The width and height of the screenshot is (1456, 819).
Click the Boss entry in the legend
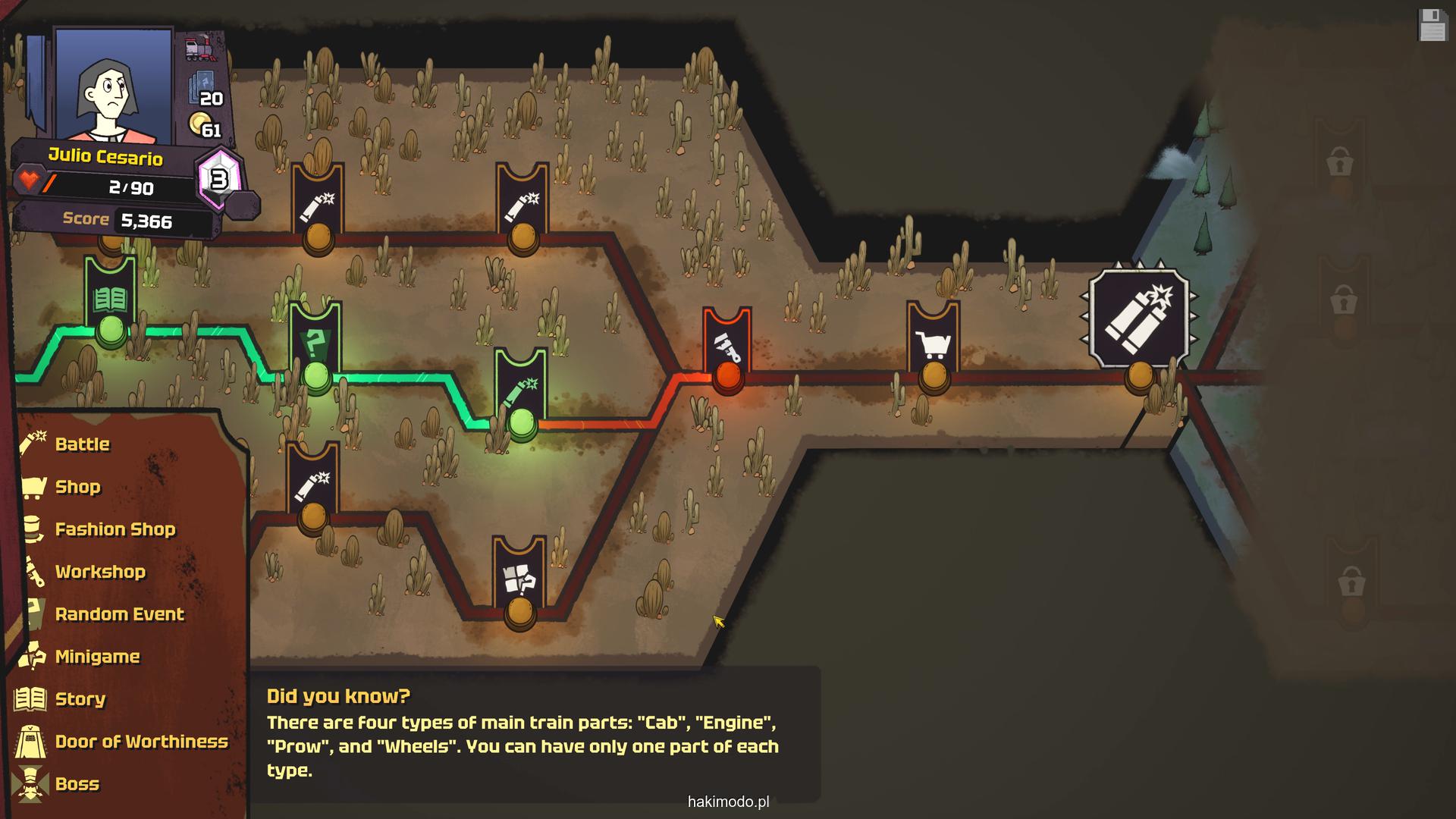click(77, 784)
